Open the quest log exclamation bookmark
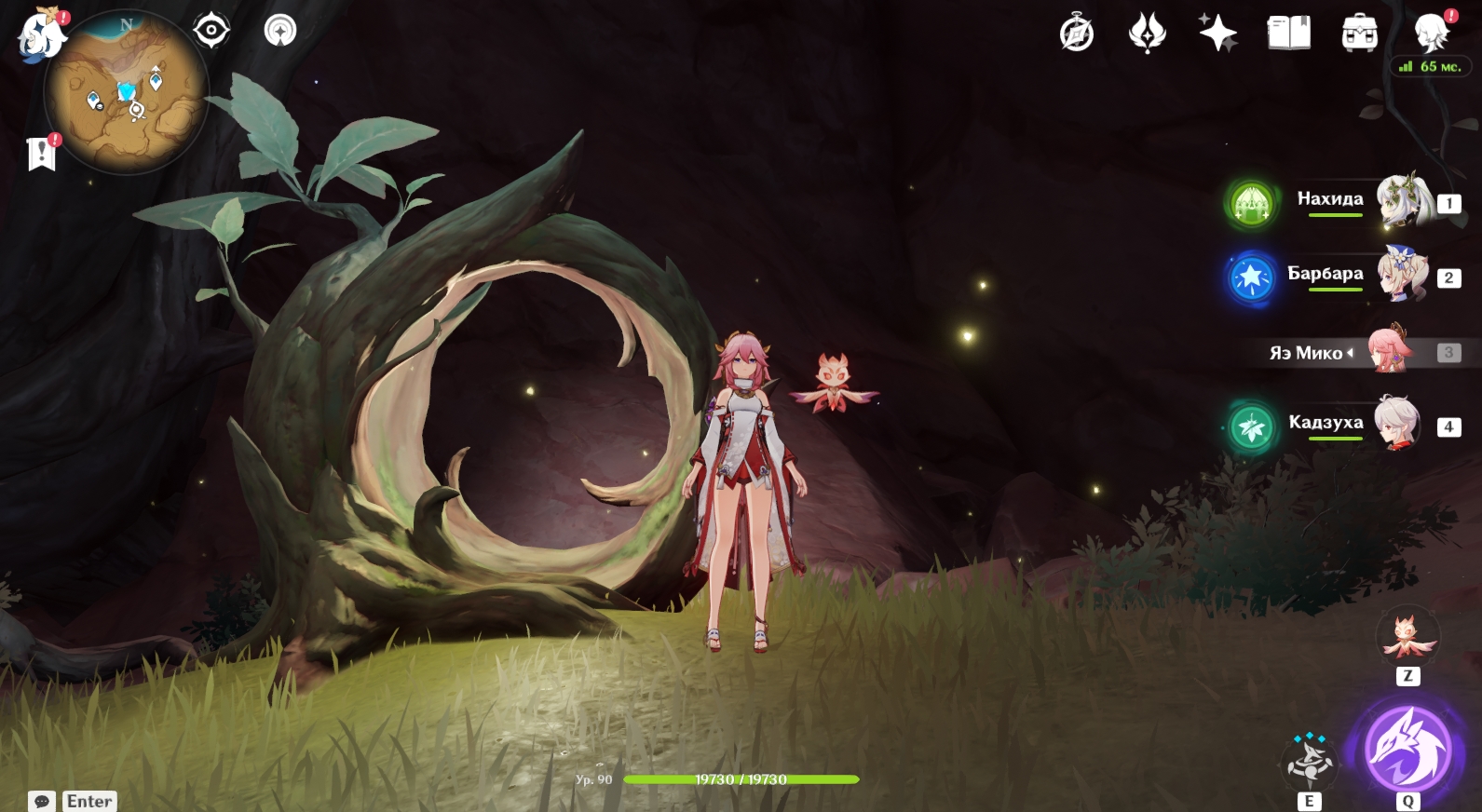The image size is (1482, 812). pos(42,153)
